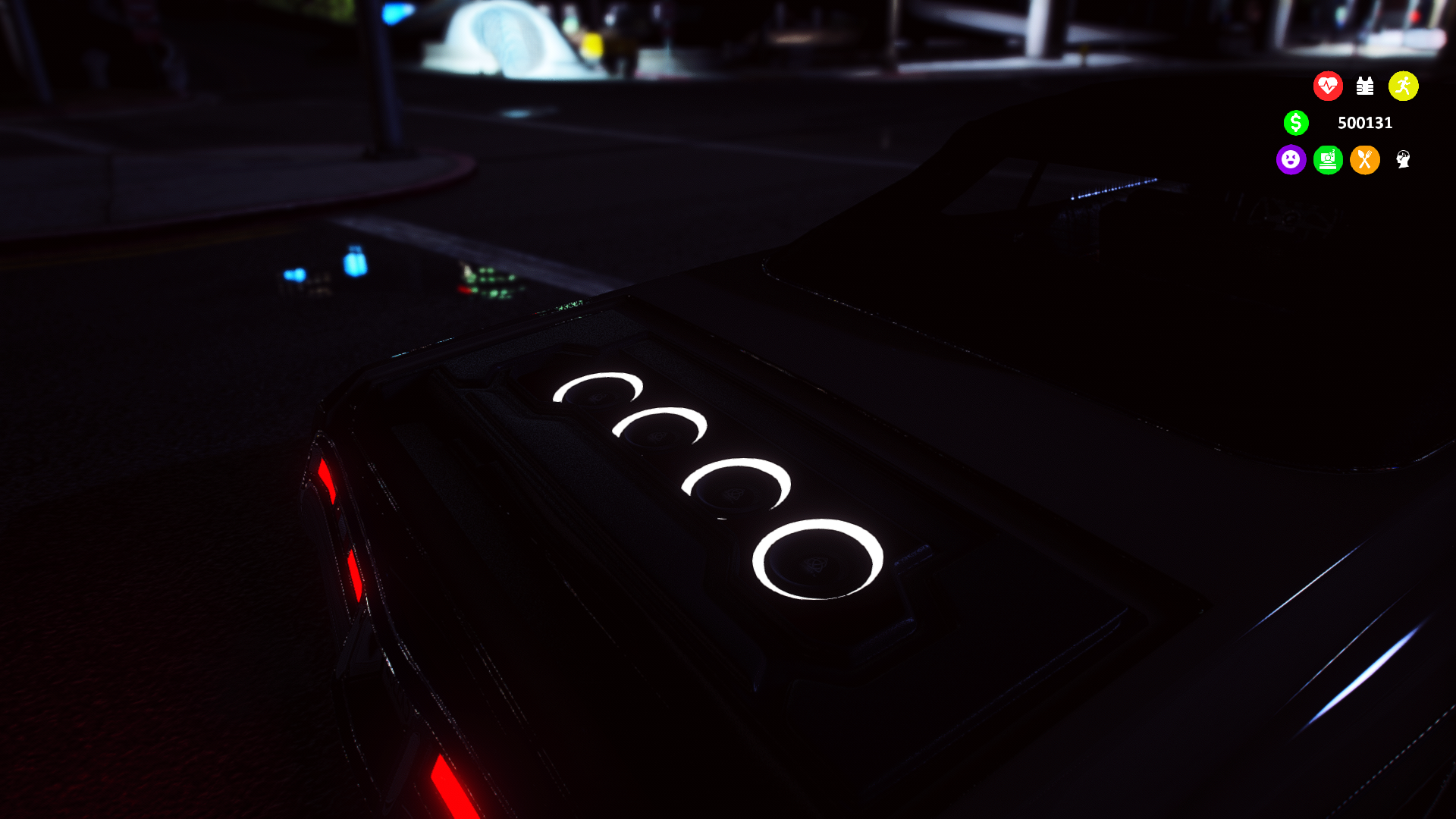Click the red heartbeat health icon
This screenshot has height=819, width=1456.
(1328, 86)
